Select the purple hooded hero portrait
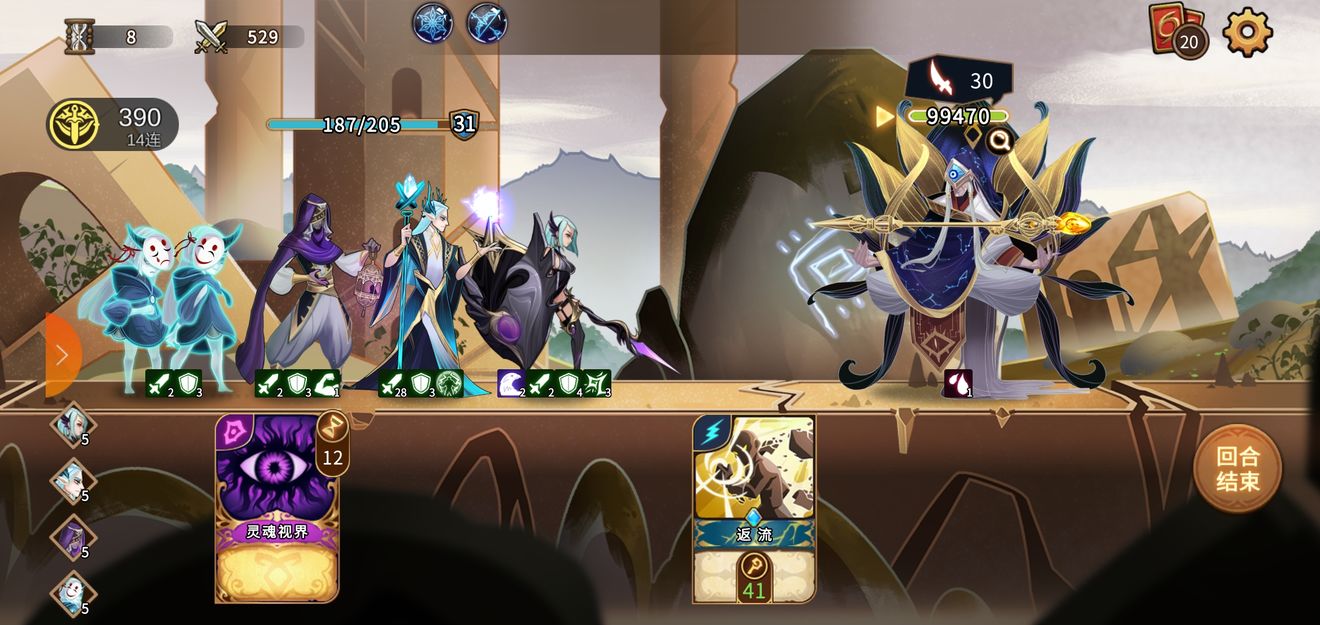This screenshot has height=625, width=1320. (73, 536)
